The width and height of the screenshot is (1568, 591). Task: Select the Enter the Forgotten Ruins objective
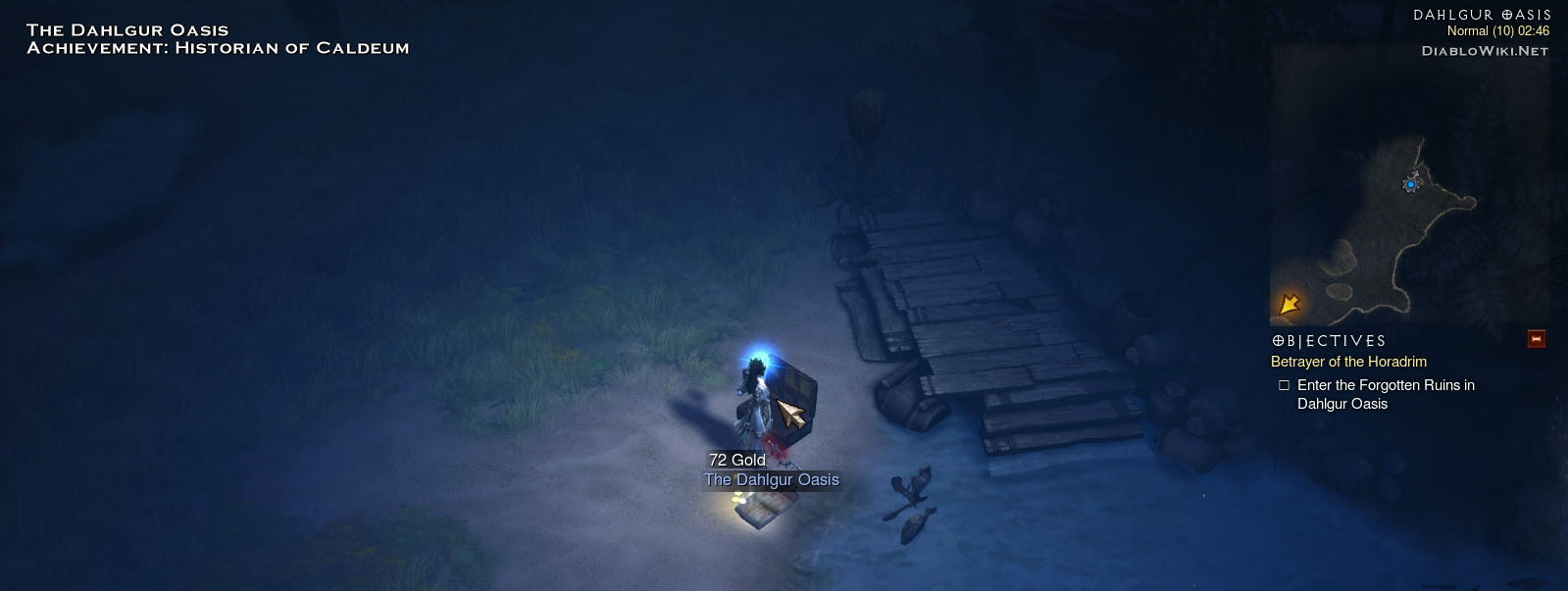pyautogui.click(x=1385, y=394)
